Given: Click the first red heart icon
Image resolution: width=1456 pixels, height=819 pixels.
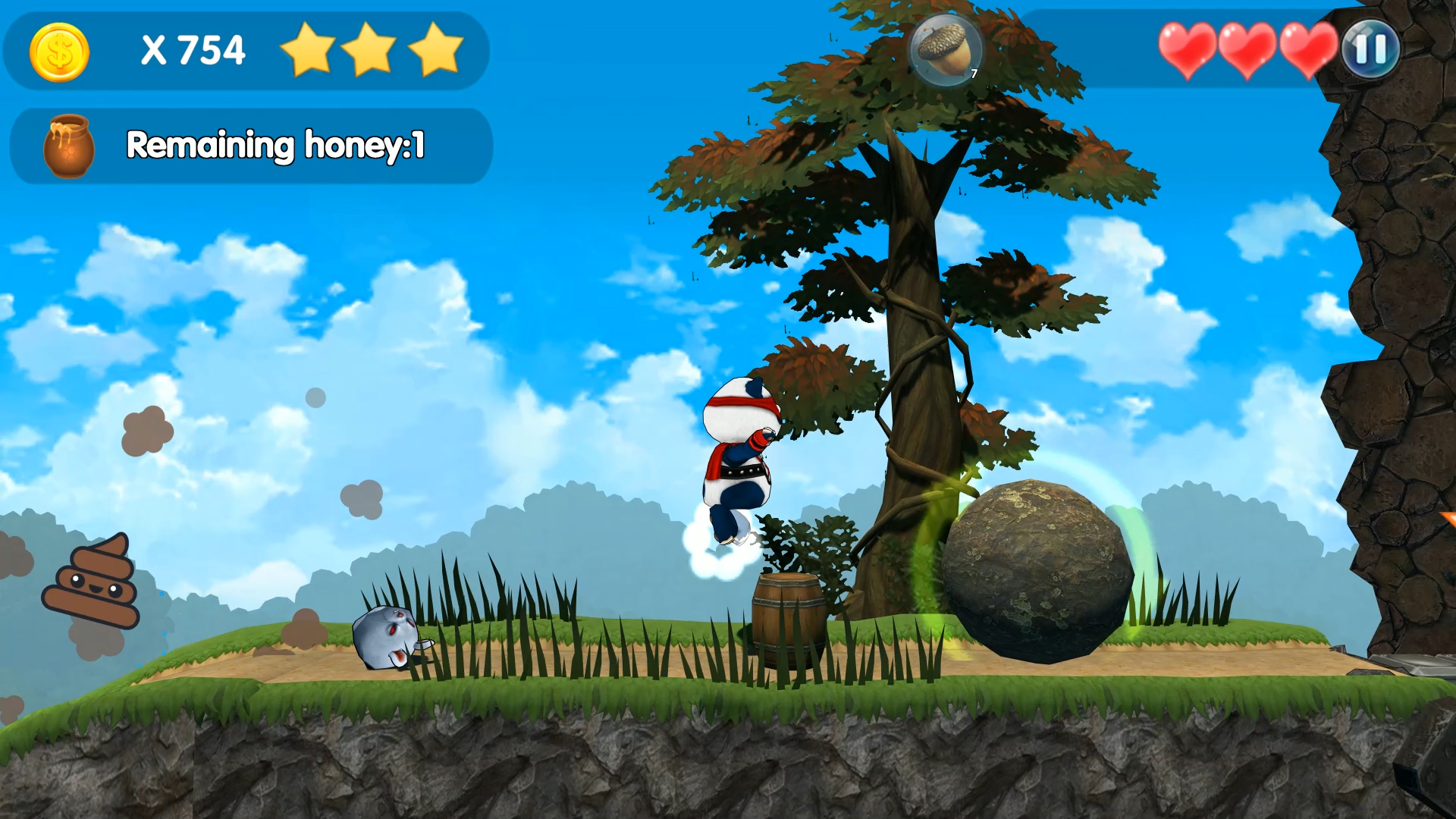Looking at the screenshot, I should point(1188,51).
